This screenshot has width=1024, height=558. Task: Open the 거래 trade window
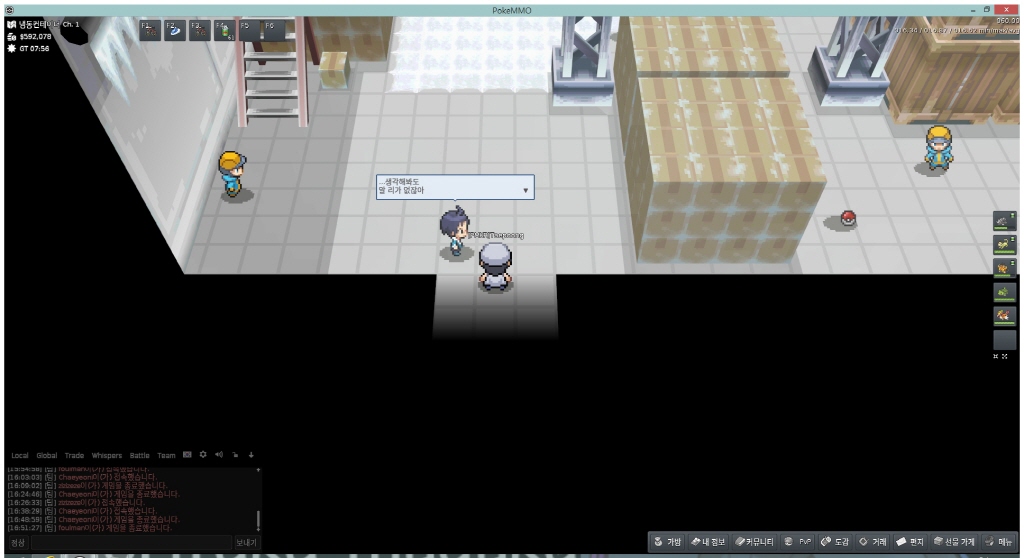click(x=874, y=541)
